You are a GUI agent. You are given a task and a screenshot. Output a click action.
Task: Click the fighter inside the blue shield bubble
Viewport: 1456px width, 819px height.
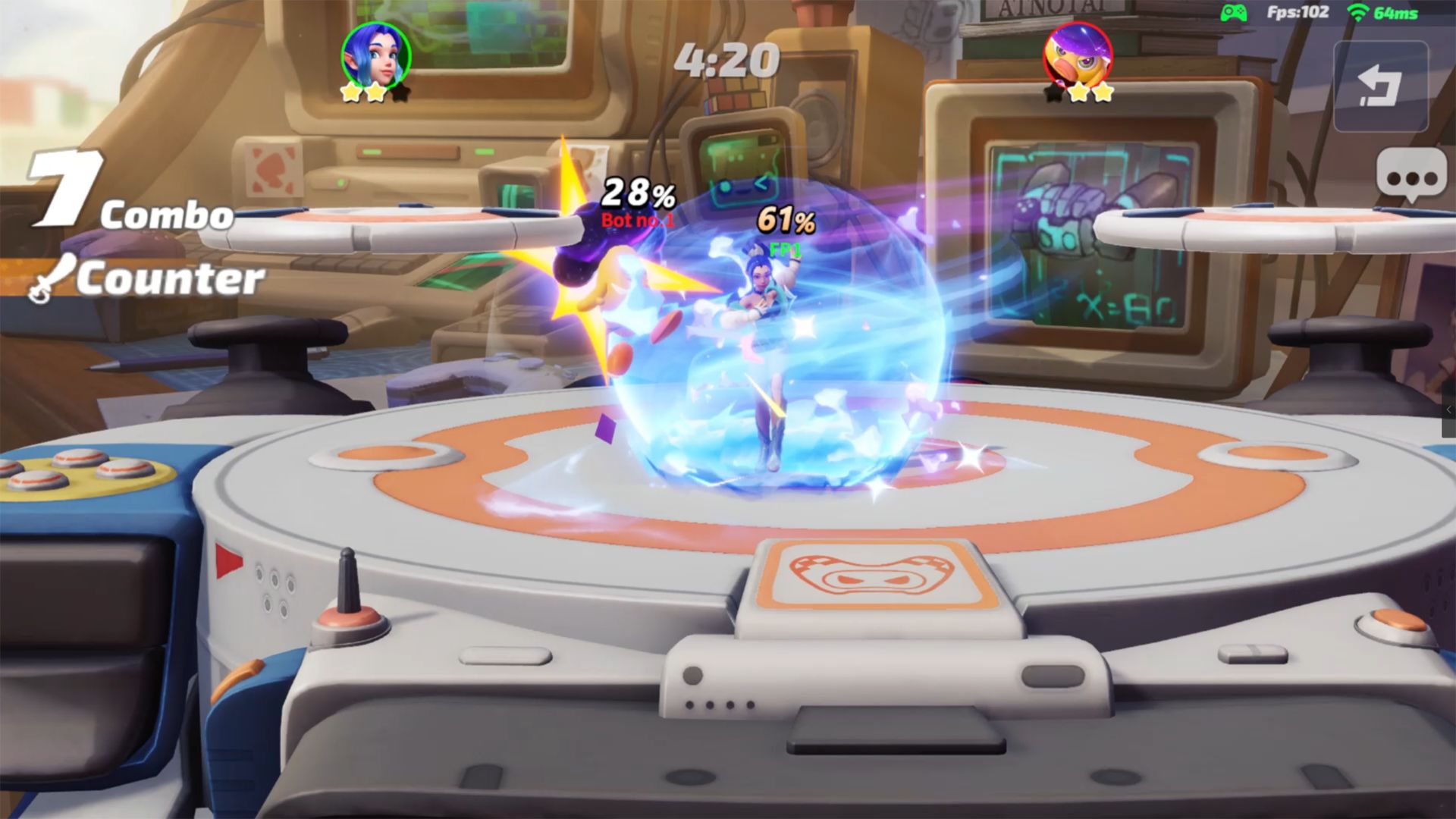coord(766,341)
